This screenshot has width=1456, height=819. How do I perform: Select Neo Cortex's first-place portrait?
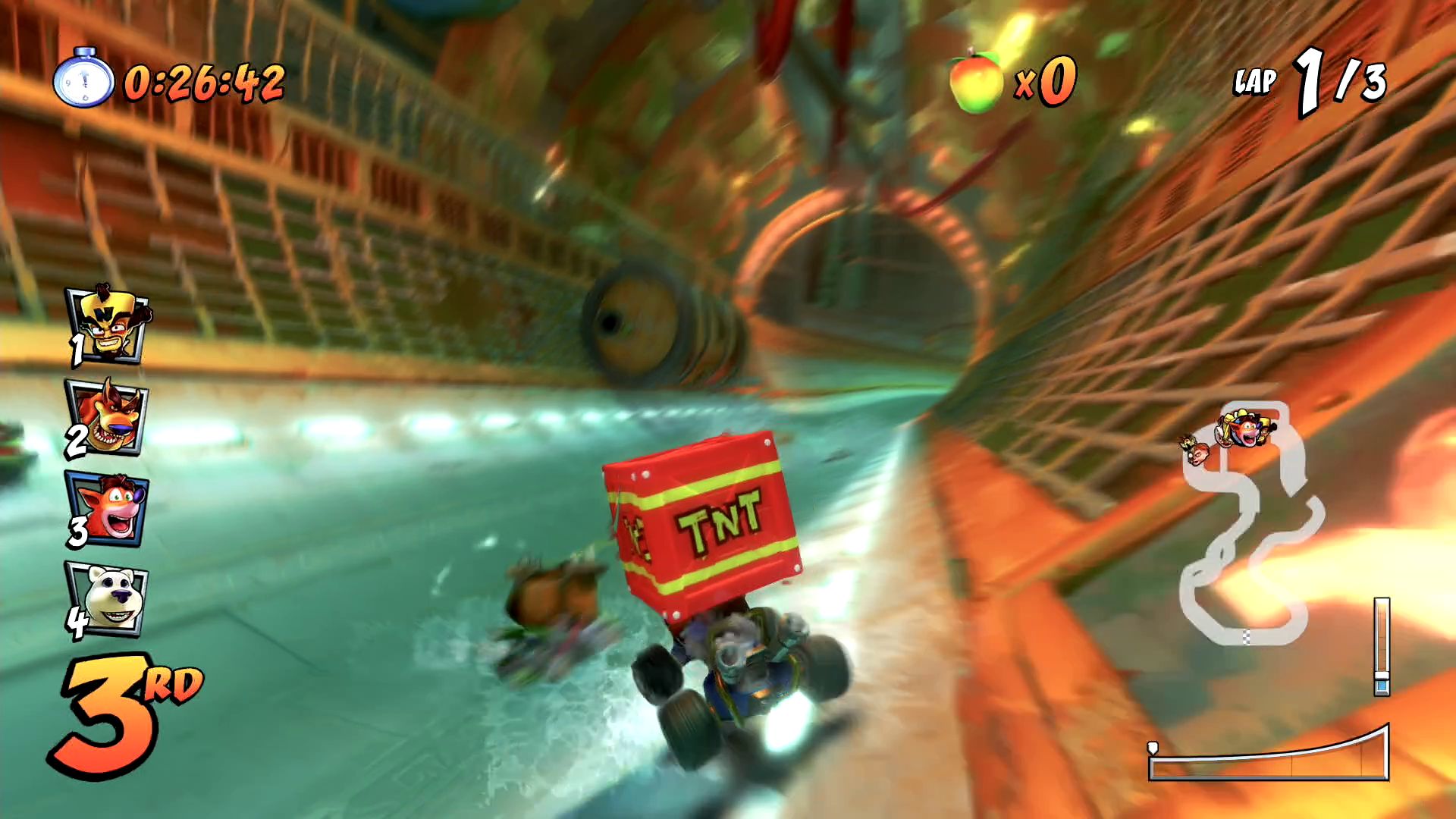pyautogui.click(x=108, y=325)
